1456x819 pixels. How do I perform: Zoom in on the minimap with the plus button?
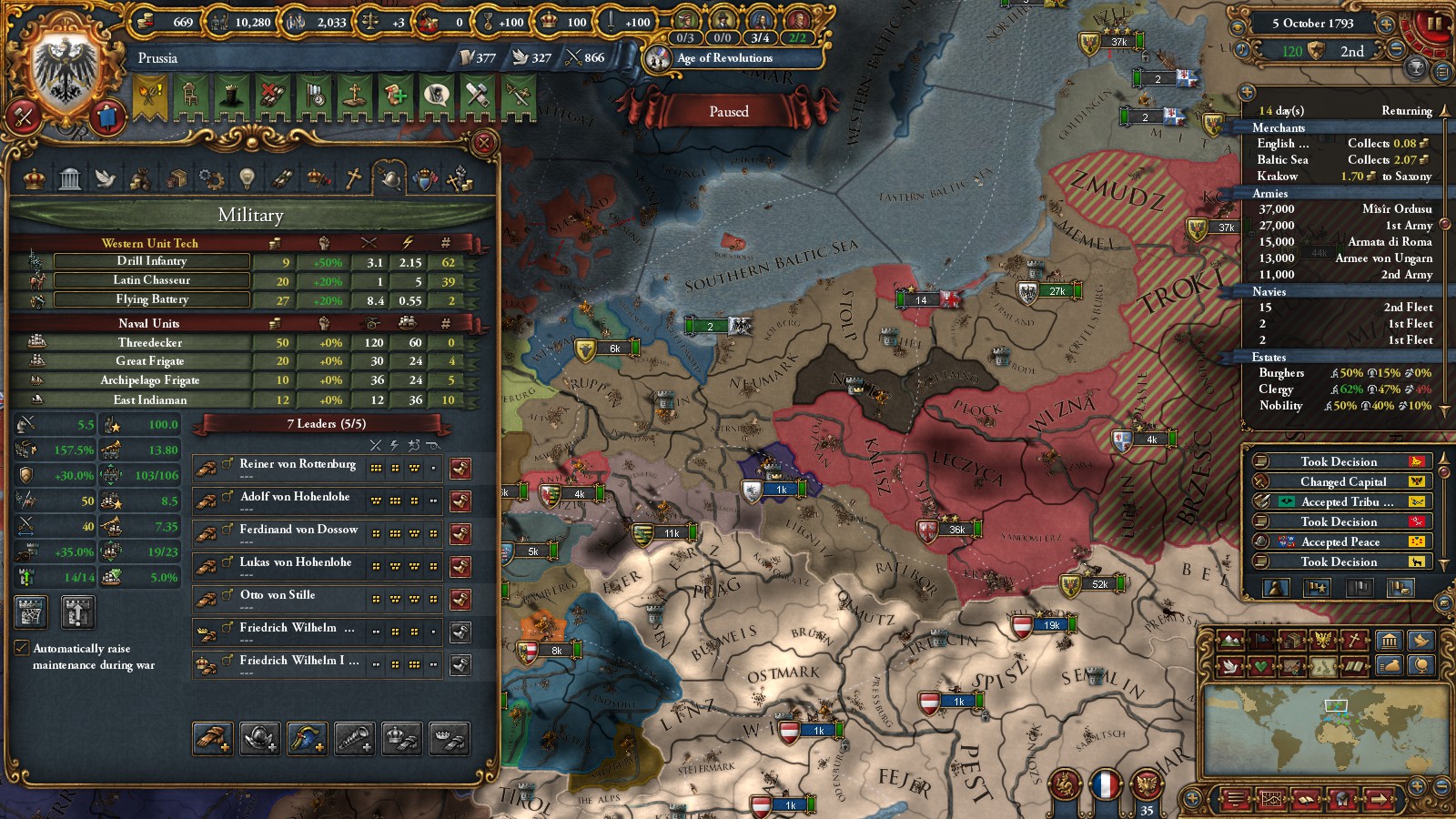coord(1418,786)
